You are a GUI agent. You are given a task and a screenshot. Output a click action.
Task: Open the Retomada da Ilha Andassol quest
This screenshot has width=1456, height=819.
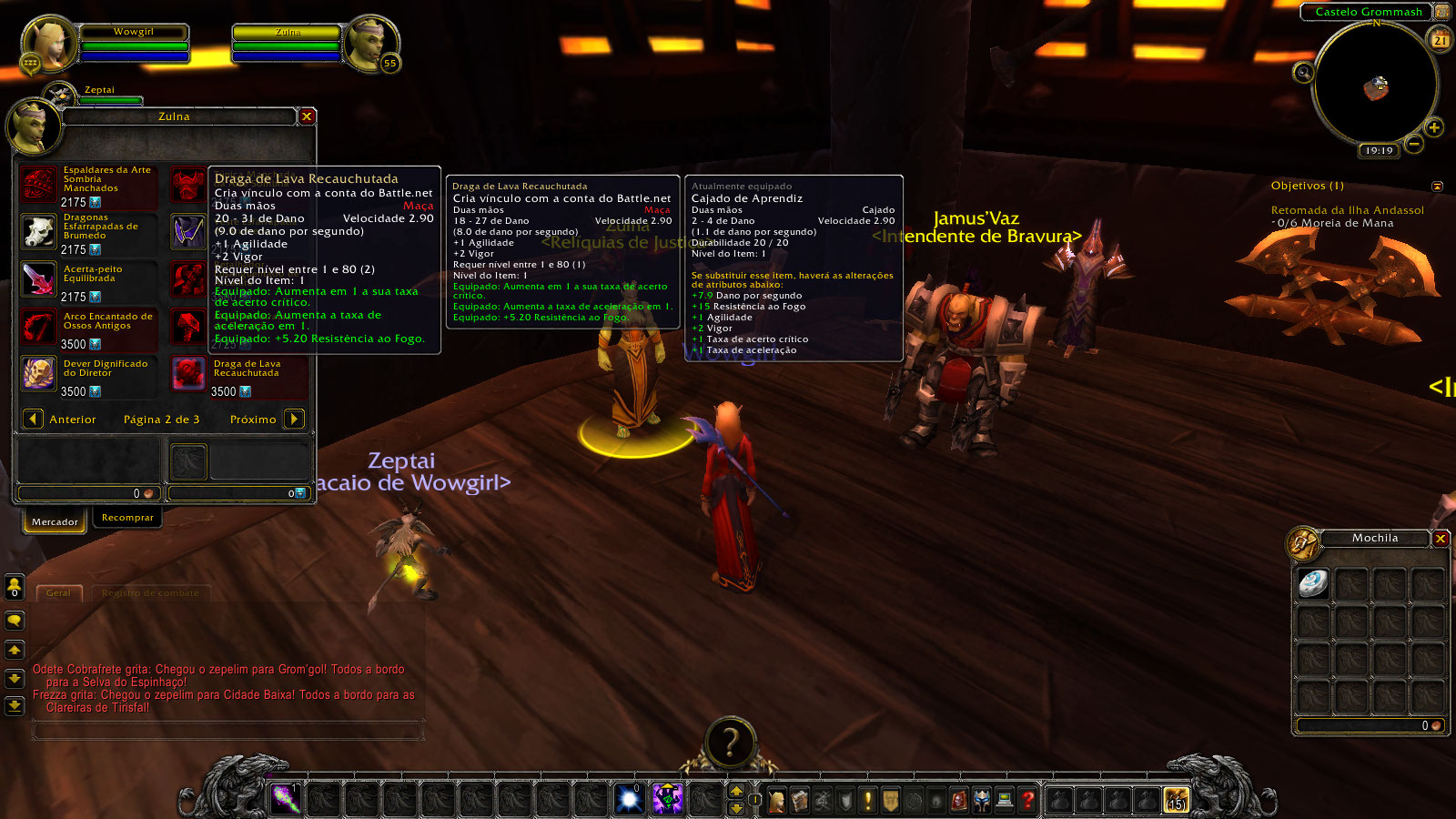1347,210
